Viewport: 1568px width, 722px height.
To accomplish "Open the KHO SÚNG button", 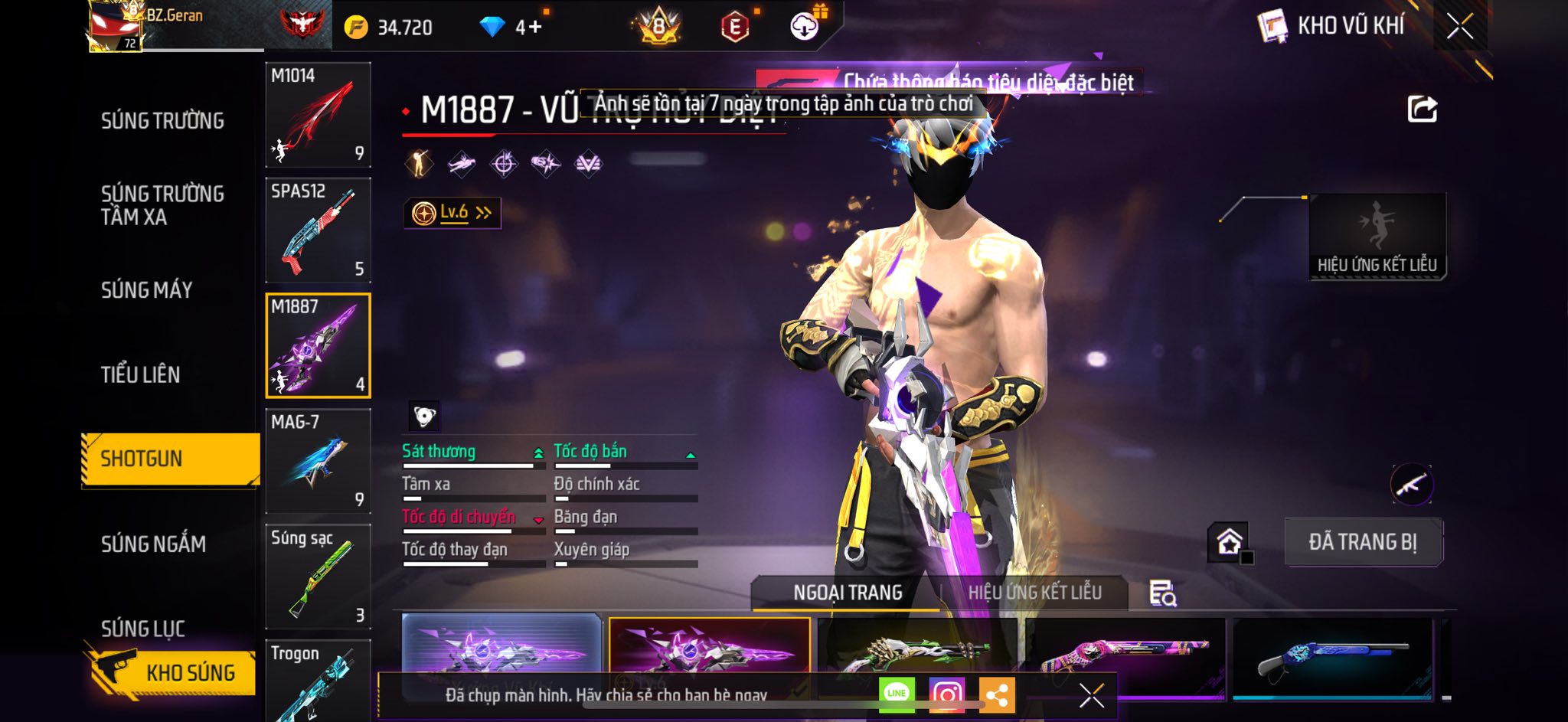I will tap(172, 672).
